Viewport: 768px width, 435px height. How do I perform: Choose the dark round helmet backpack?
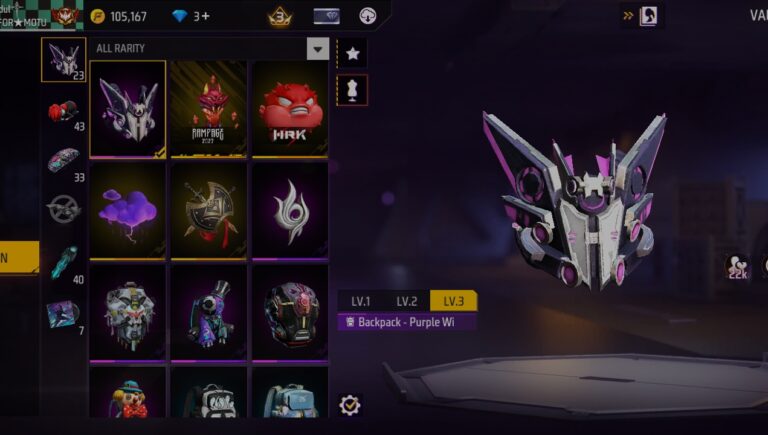[290, 312]
